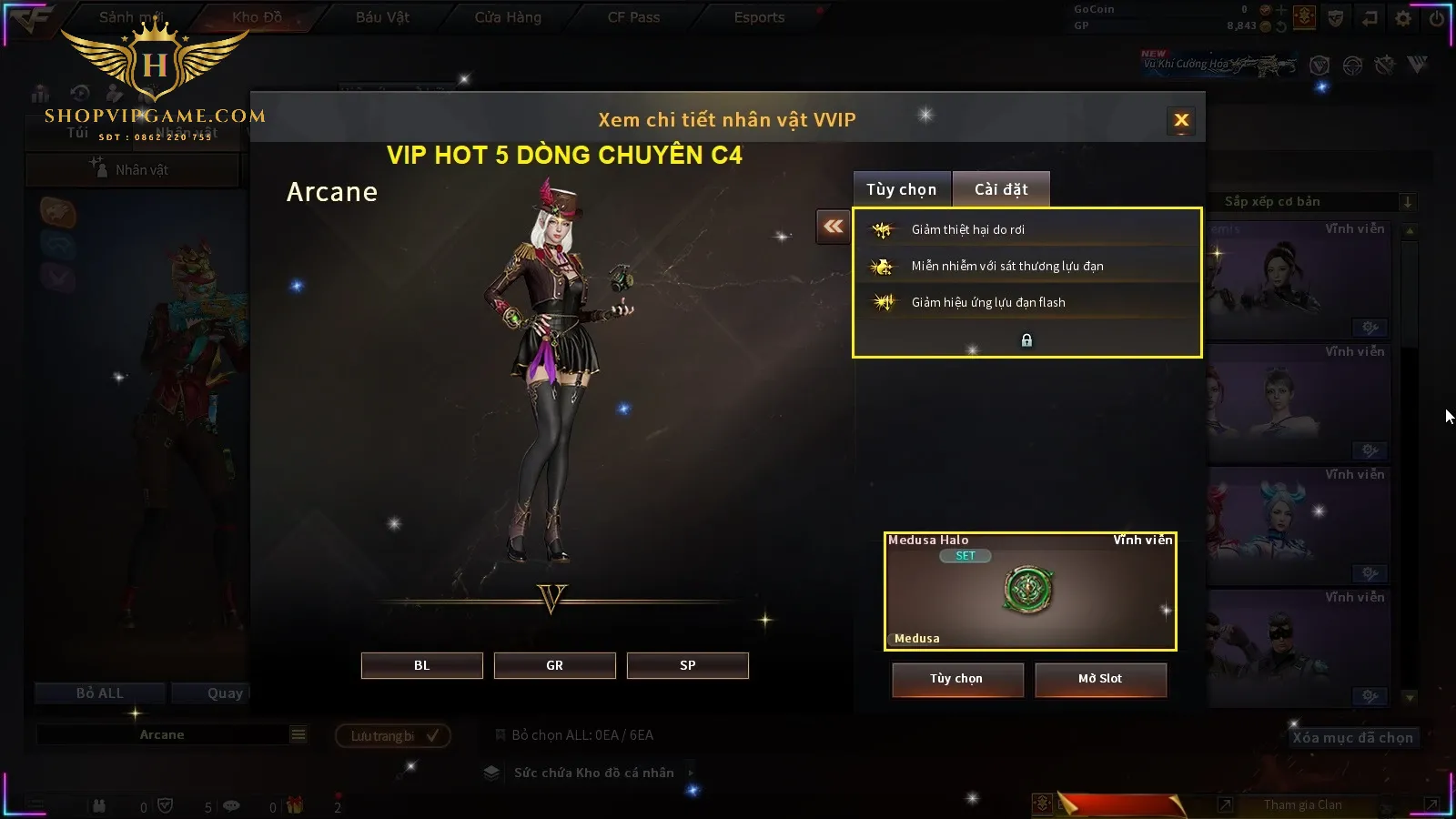Select the GR team button
Screen dimensions: 1456x819
click(x=554, y=665)
